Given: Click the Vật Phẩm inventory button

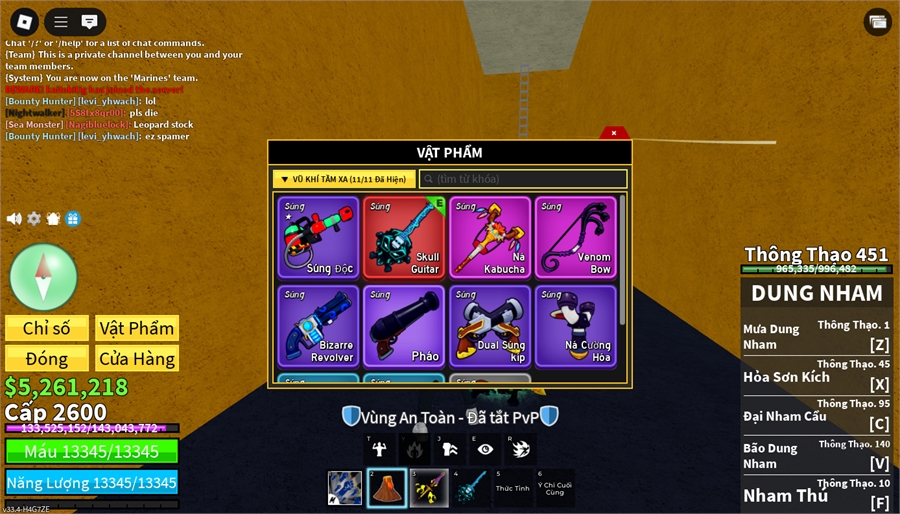Looking at the screenshot, I should tap(137, 328).
